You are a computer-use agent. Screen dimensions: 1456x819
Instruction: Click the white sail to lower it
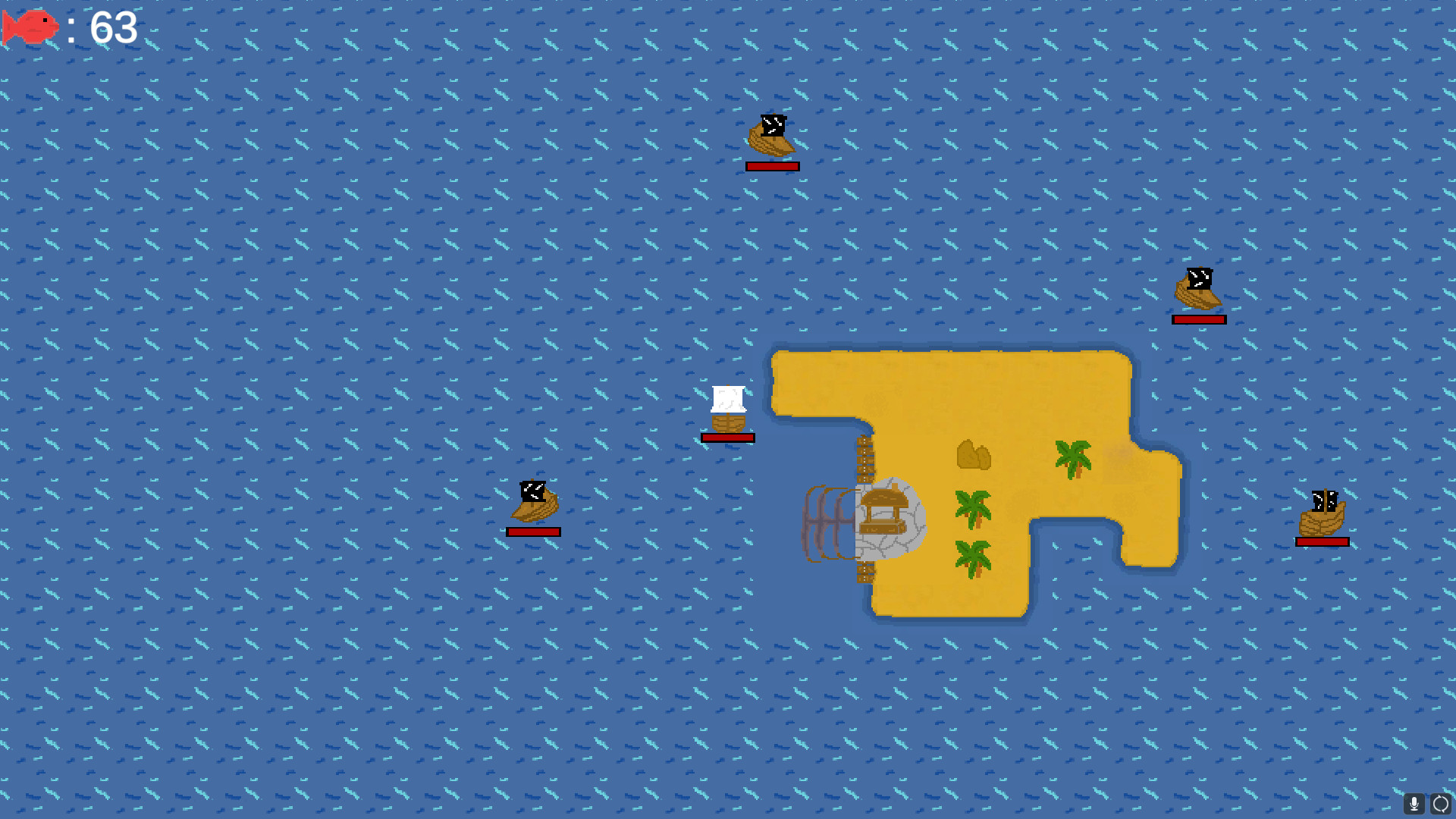tap(727, 398)
